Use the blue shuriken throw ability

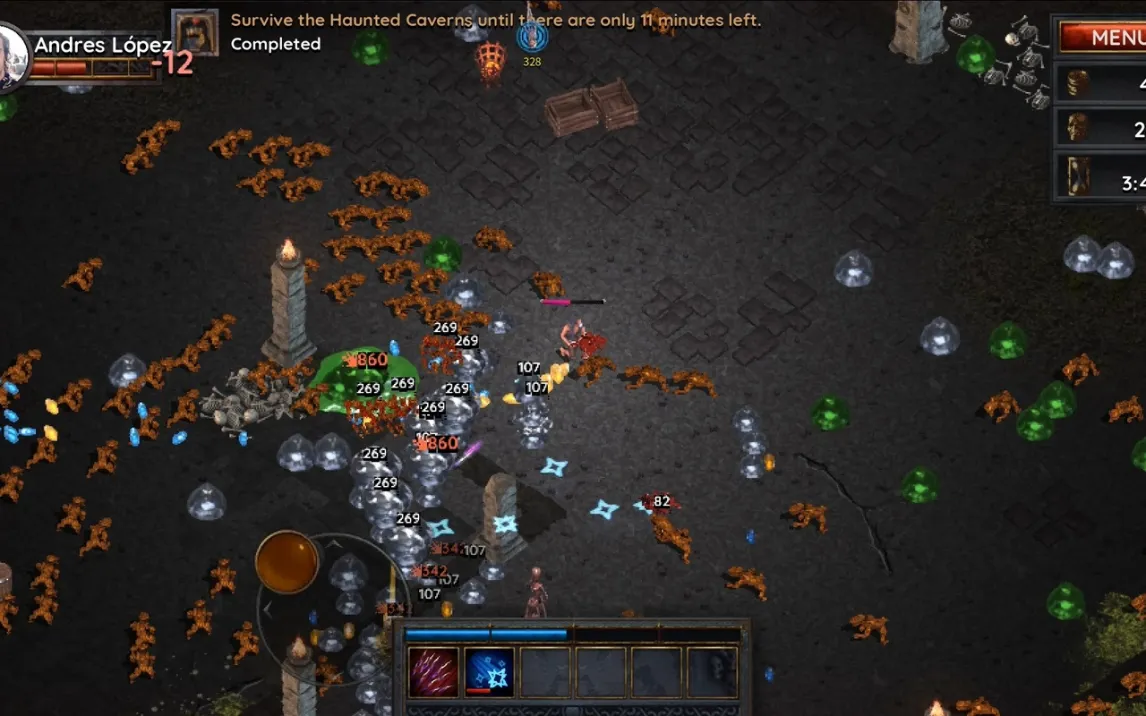489,672
